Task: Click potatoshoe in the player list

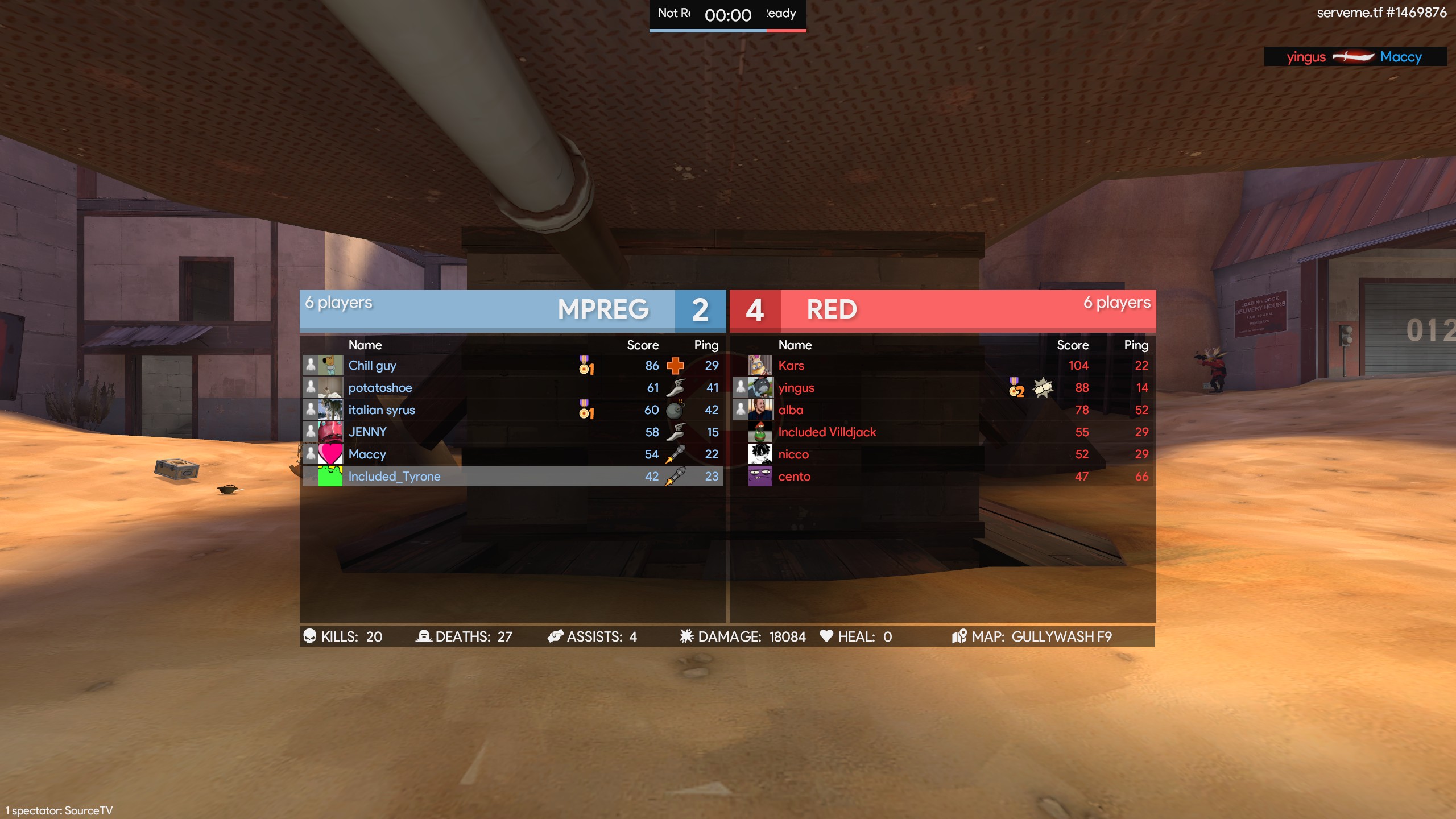Action: coord(380,388)
